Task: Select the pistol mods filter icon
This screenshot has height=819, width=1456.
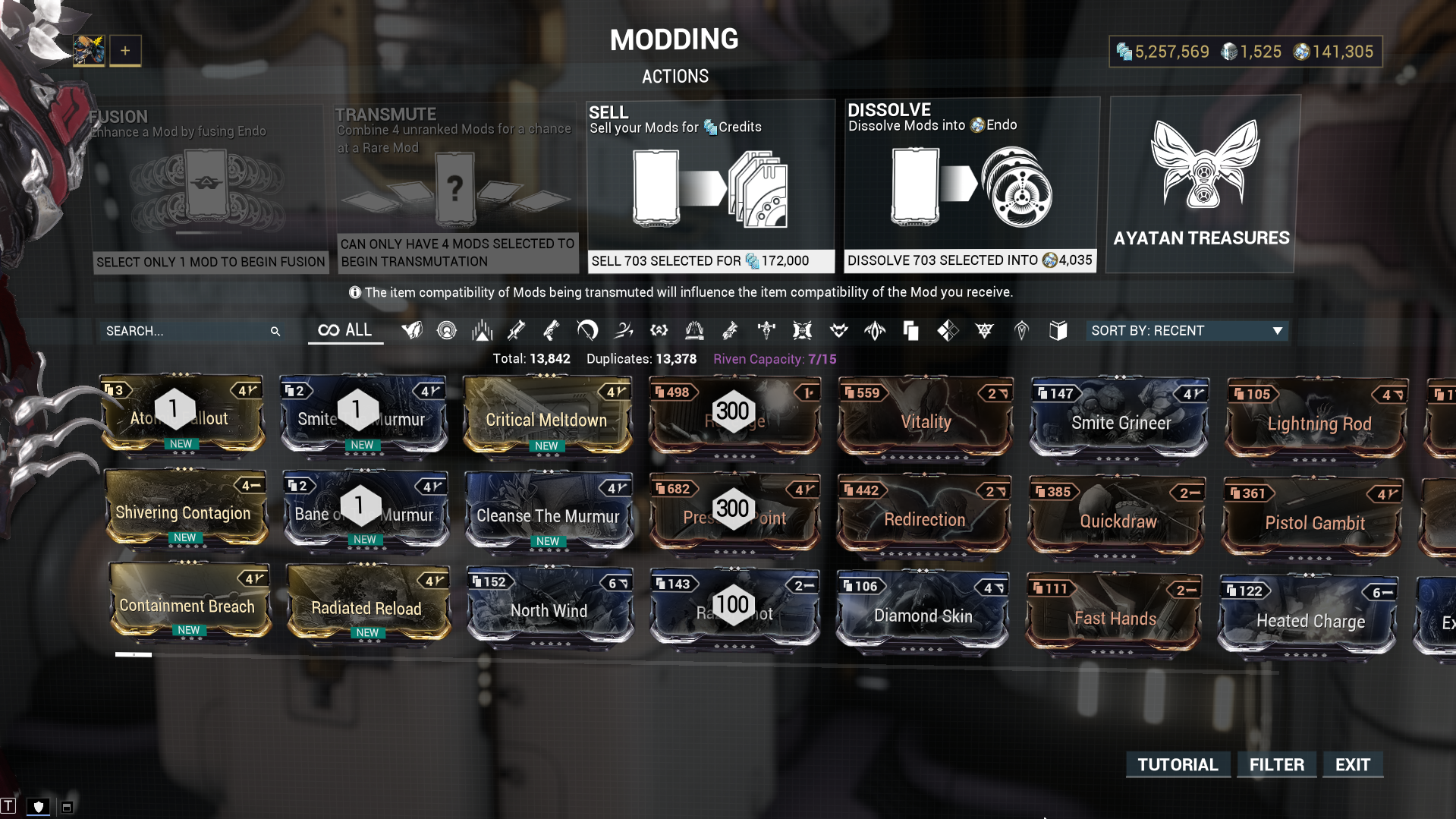Action: coord(551,331)
